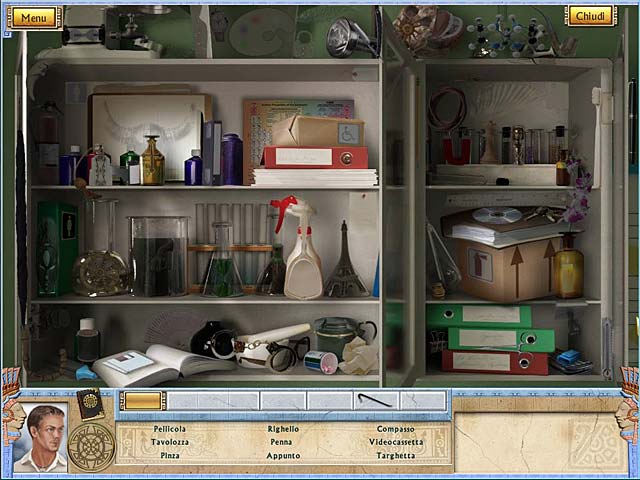Click the character portrait
640x480 pixels.
tap(41, 437)
